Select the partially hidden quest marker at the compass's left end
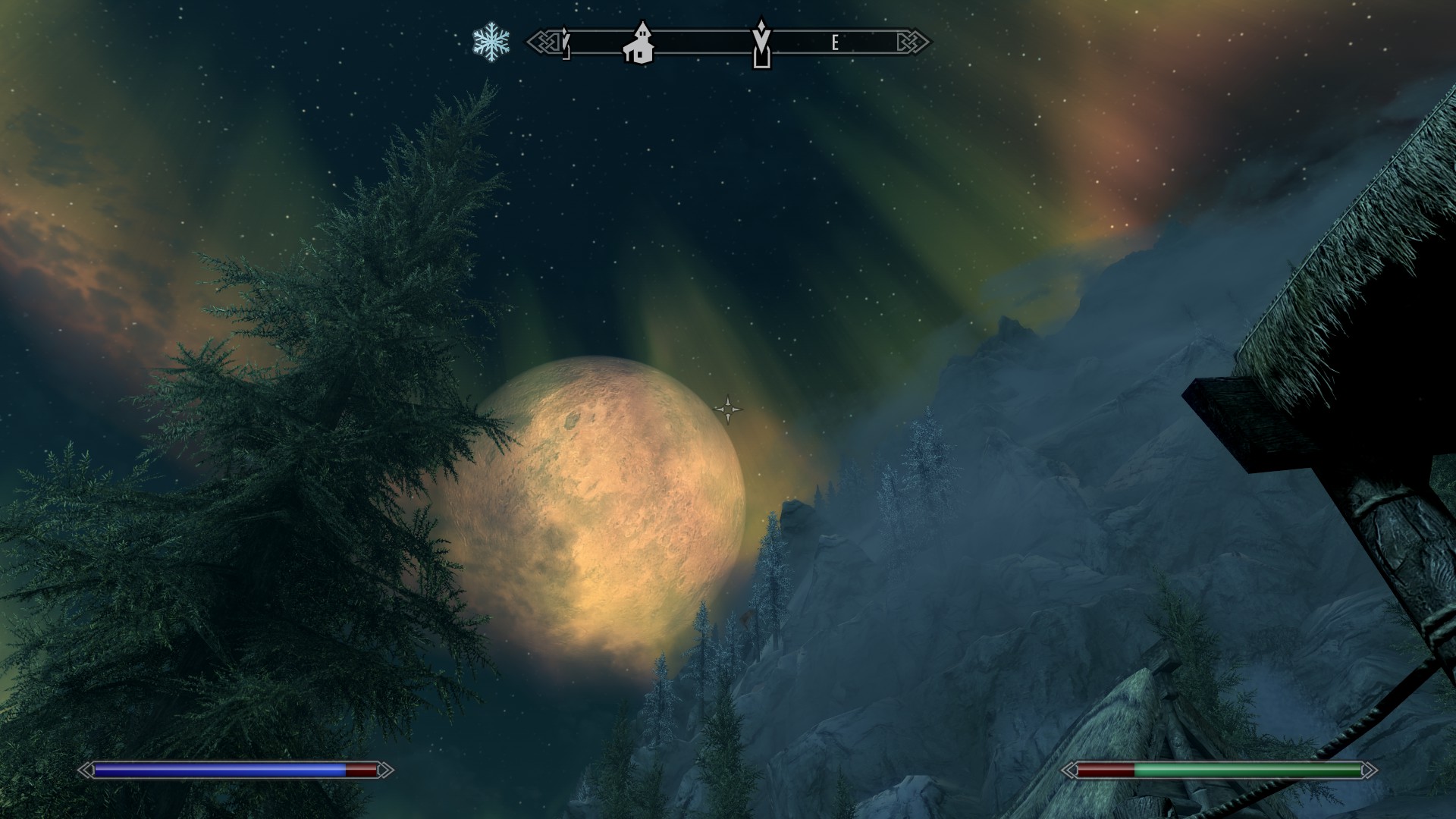Viewport: 1456px width, 819px height. click(x=565, y=42)
